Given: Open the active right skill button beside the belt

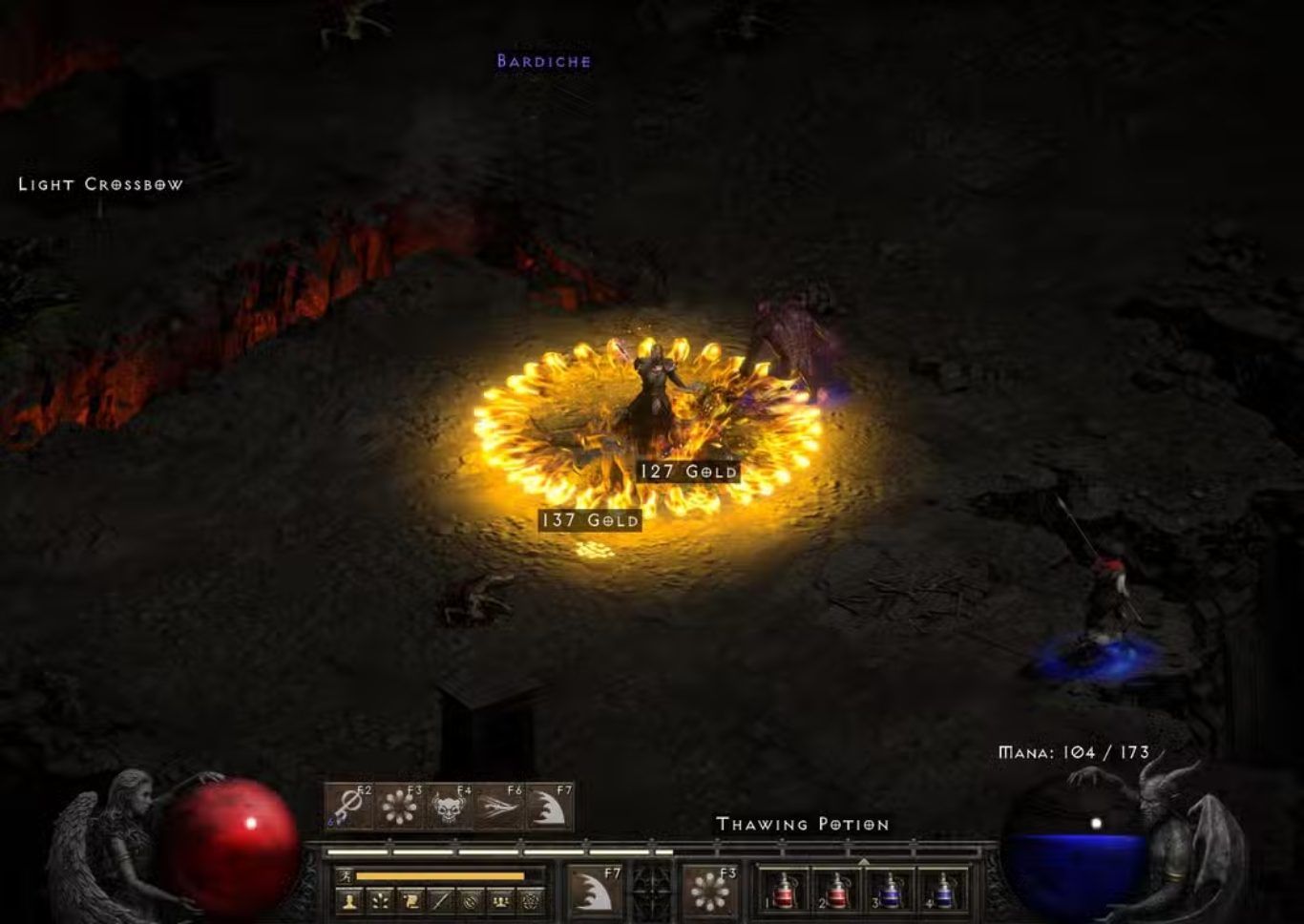Looking at the screenshot, I should [x=710, y=889].
